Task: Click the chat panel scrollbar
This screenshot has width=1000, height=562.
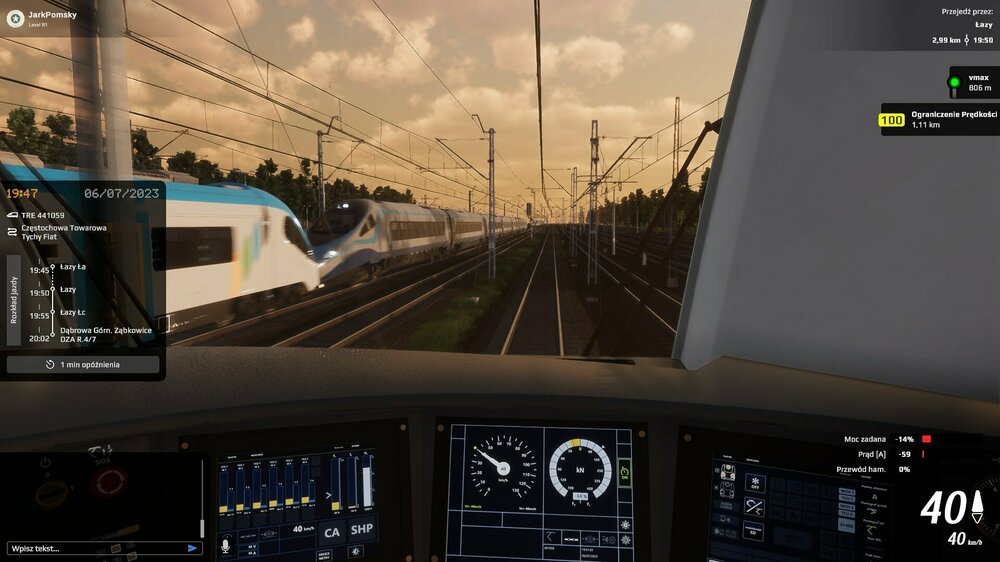Action: tap(202, 500)
